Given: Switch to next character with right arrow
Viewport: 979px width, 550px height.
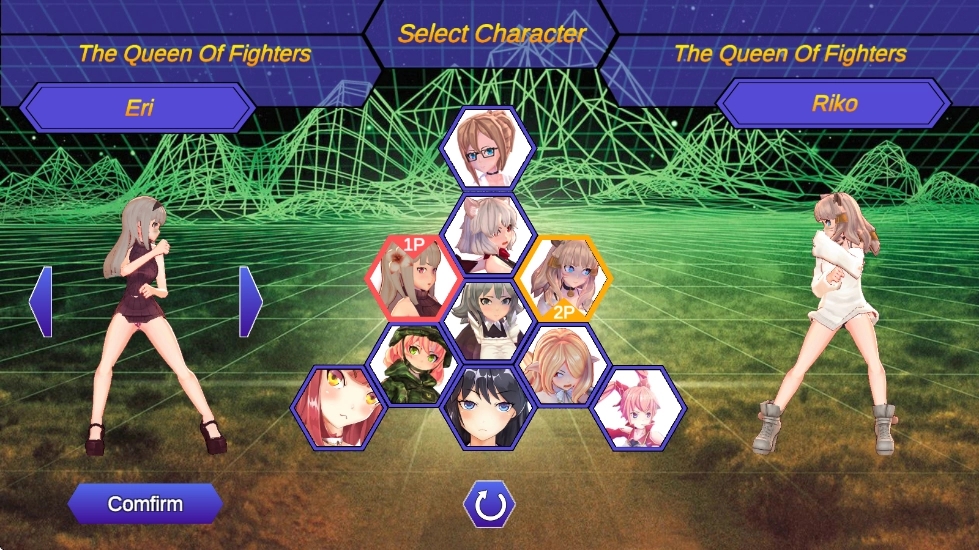Looking at the screenshot, I should click(250, 301).
